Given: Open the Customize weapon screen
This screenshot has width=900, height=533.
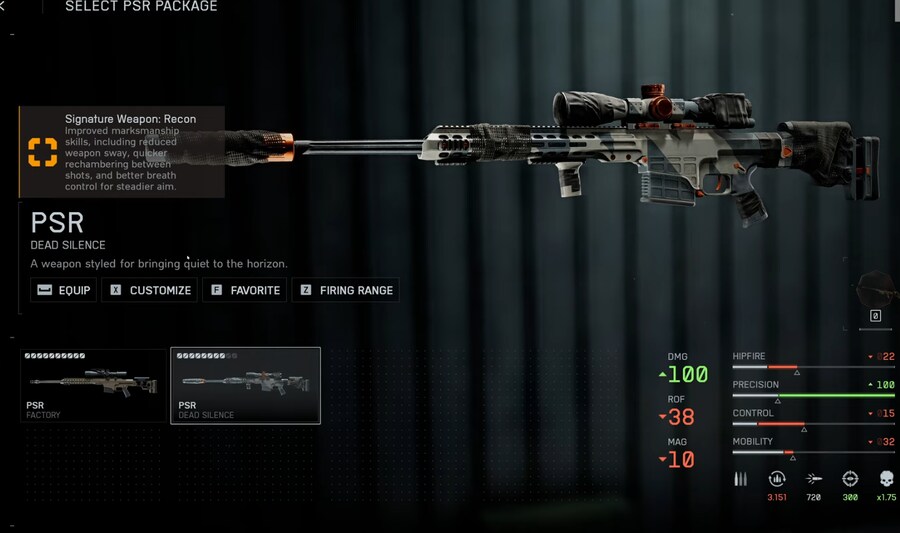Looking at the screenshot, I should [x=150, y=290].
